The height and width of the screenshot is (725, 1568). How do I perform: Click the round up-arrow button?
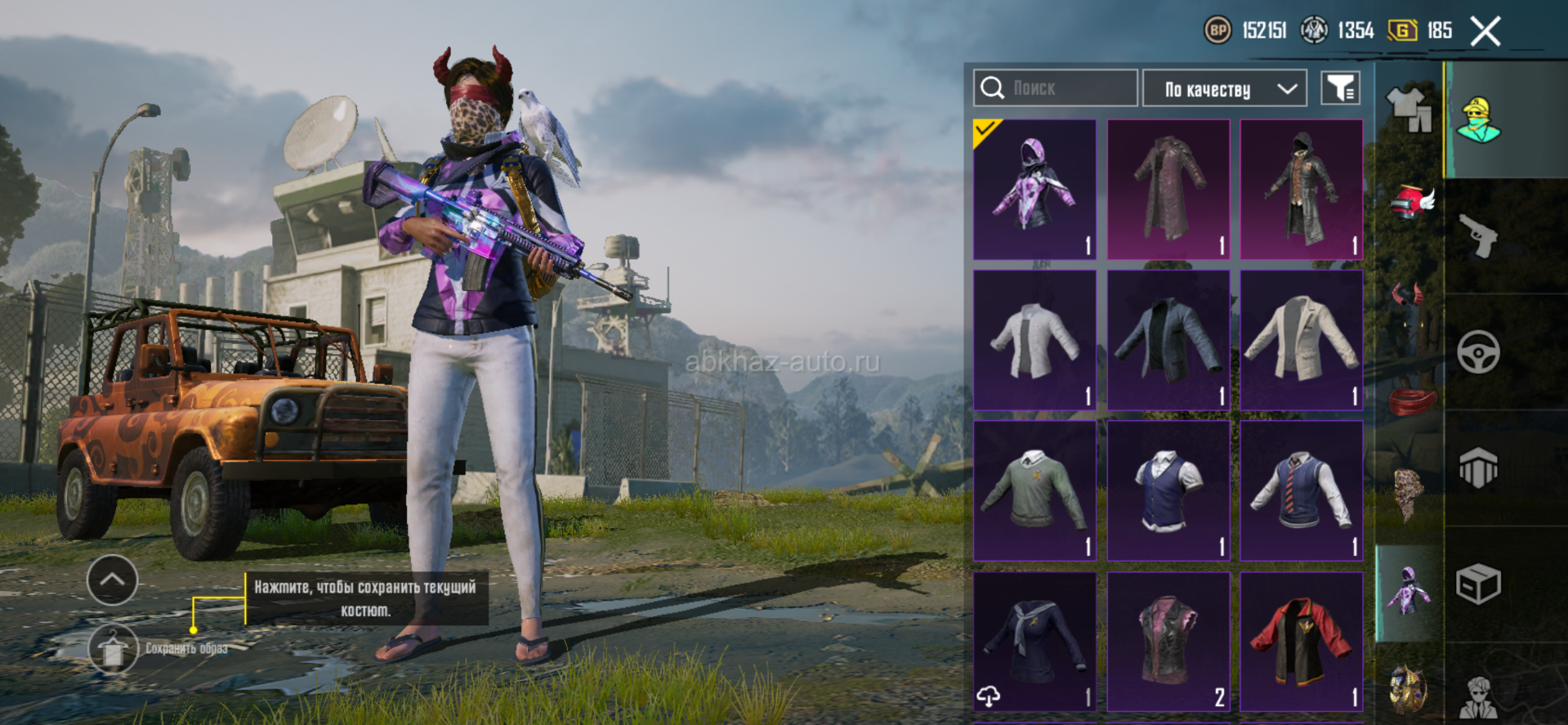point(112,580)
